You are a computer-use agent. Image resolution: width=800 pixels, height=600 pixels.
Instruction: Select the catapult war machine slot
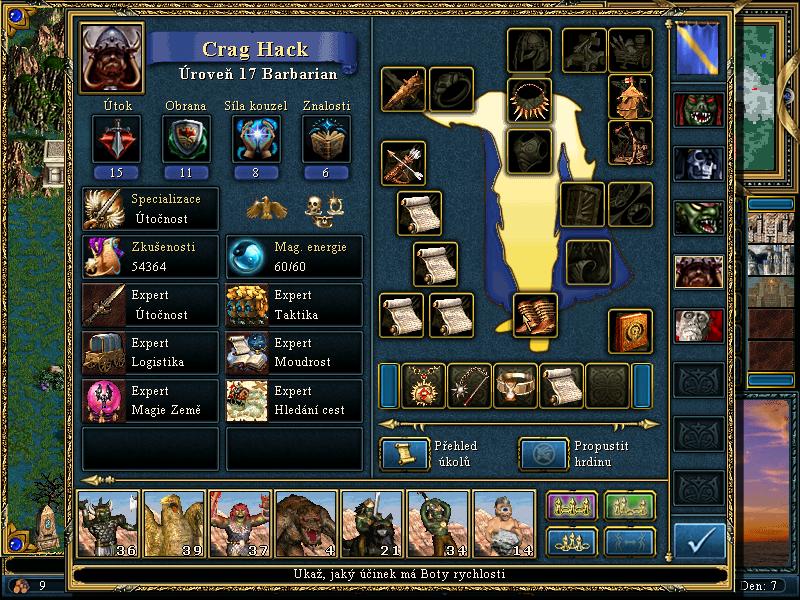tap(631, 143)
